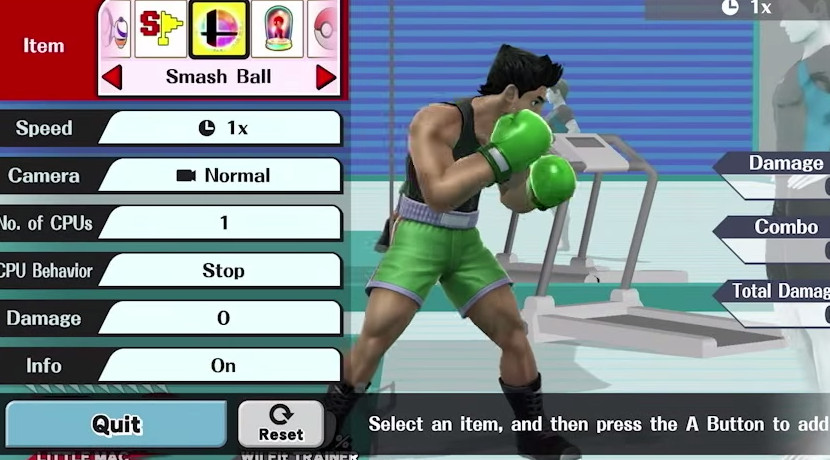Click the left red arrow under items
830x460 pixels.
112,77
